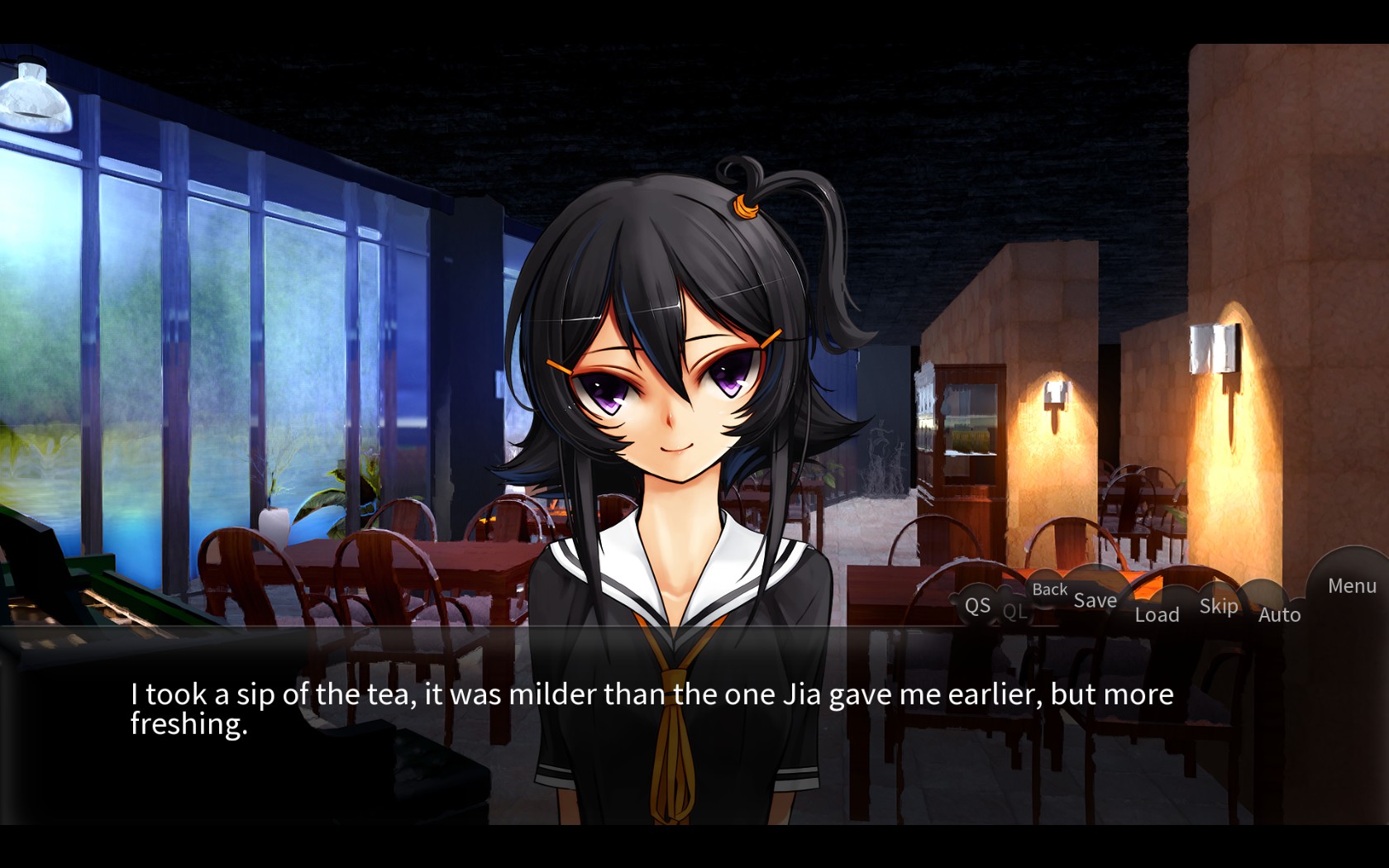Viewport: 1389px width, 868px height.
Task: Open the Save screen
Action: coord(1095,600)
